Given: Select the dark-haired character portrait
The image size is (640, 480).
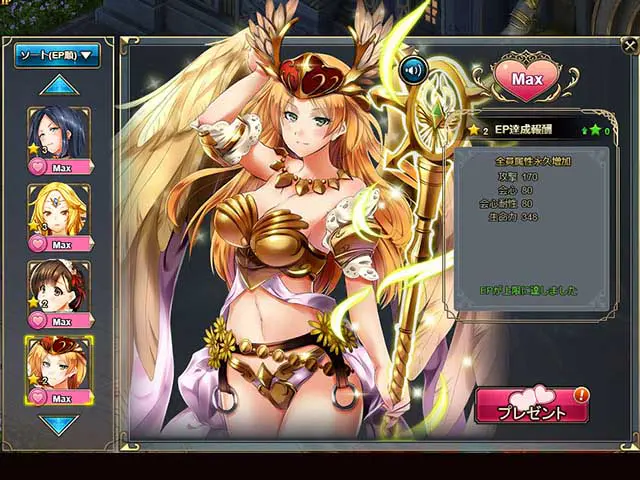Looking at the screenshot, I should point(59,132).
